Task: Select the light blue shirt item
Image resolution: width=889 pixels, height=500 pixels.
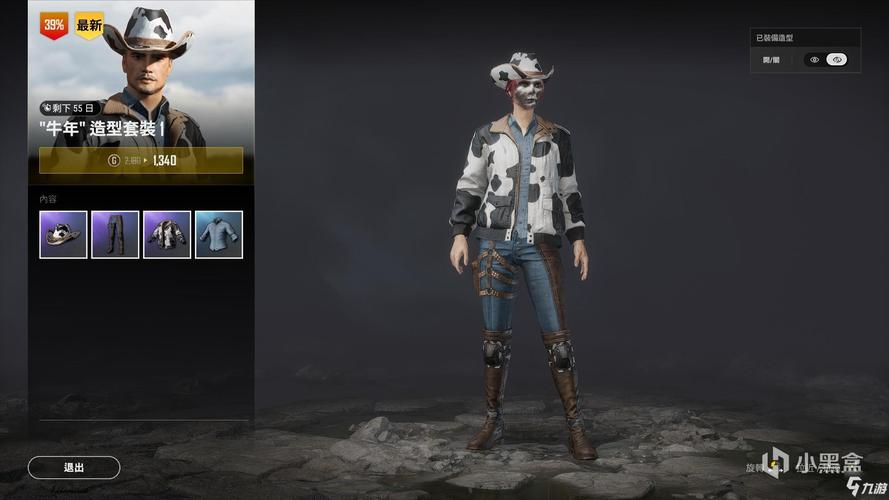Action: [219, 234]
